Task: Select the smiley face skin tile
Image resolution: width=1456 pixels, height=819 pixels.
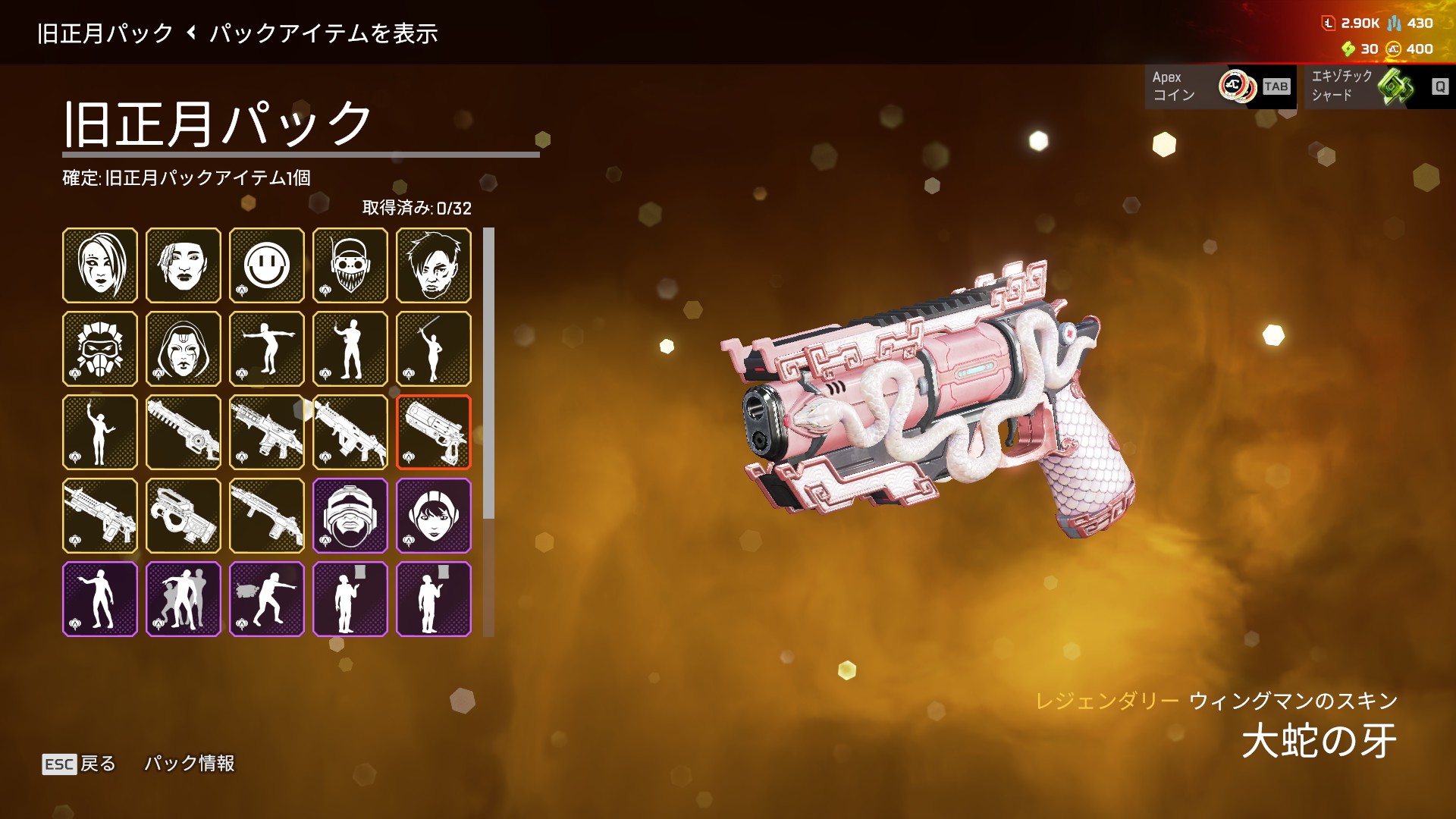Action: [267, 265]
